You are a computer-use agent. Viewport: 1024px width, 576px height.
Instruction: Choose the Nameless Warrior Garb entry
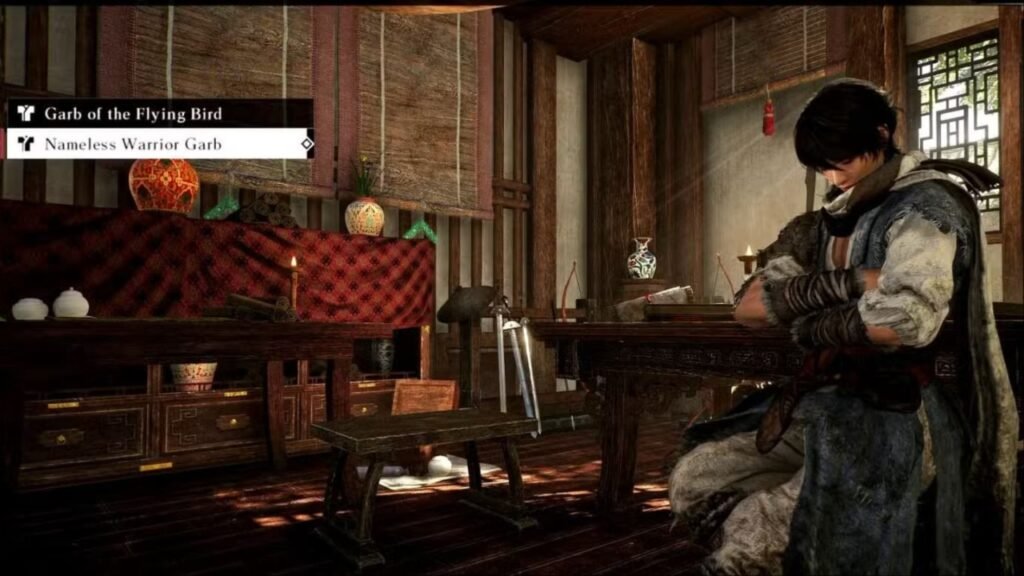(x=133, y=144)
